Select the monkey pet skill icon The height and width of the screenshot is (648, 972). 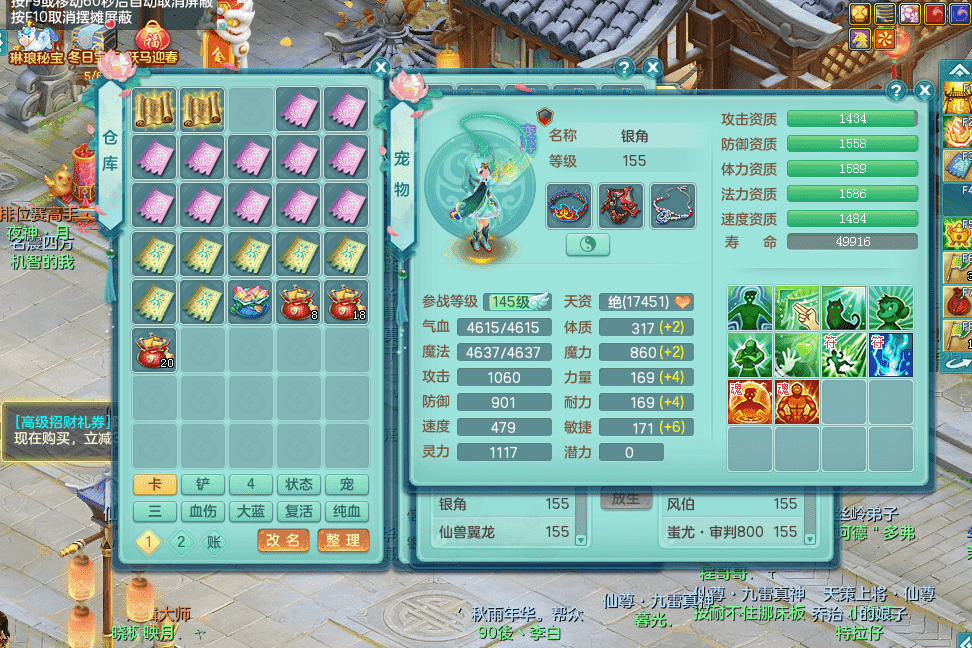click(890, 308)
